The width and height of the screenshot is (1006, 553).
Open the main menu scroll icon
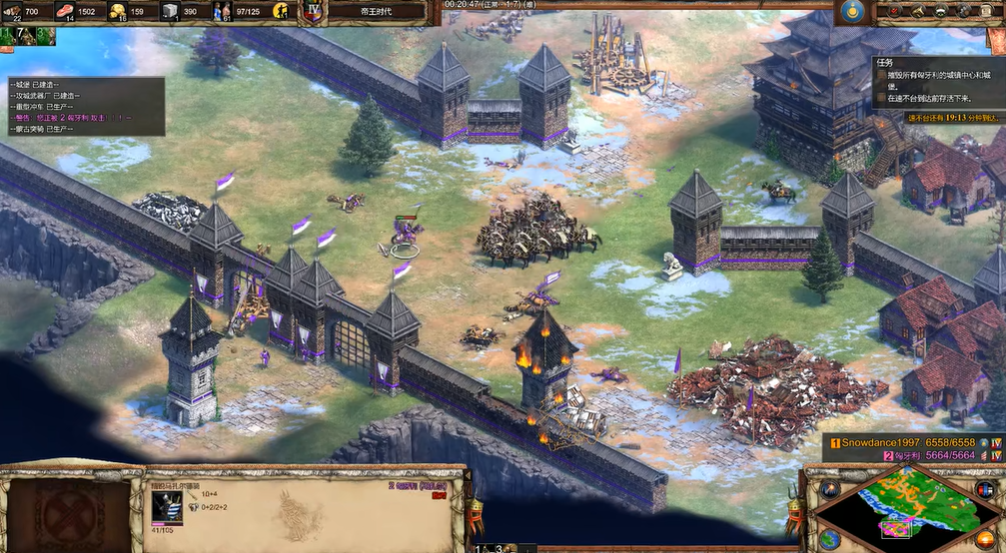(988, 11)
